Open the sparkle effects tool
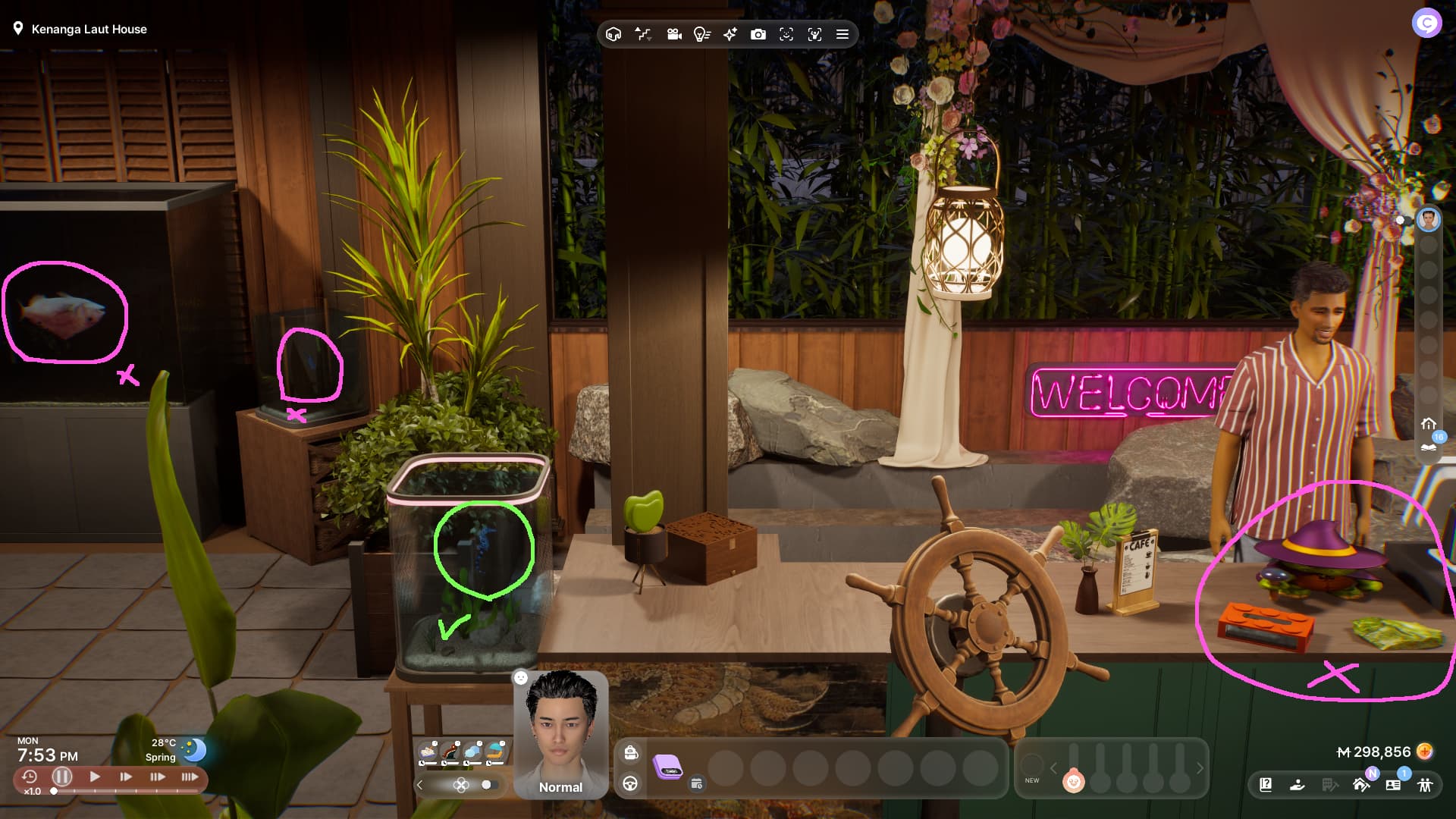 tap(730, 35)
